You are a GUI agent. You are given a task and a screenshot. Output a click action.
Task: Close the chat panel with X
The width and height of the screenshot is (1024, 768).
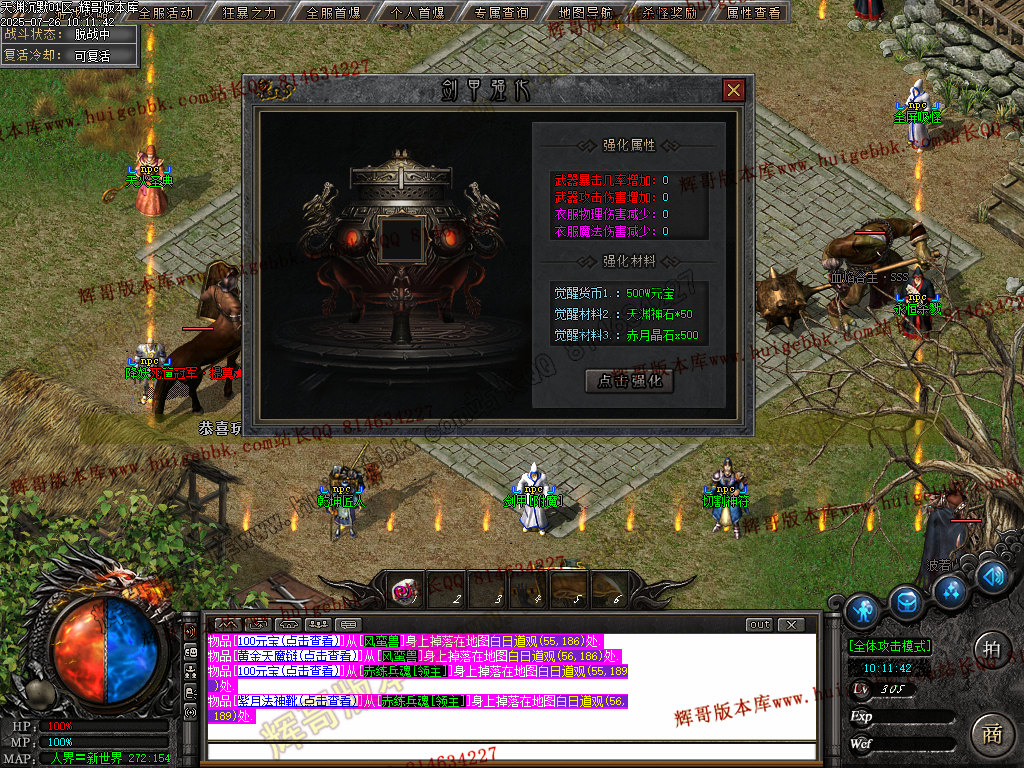[x=791, y=625]
